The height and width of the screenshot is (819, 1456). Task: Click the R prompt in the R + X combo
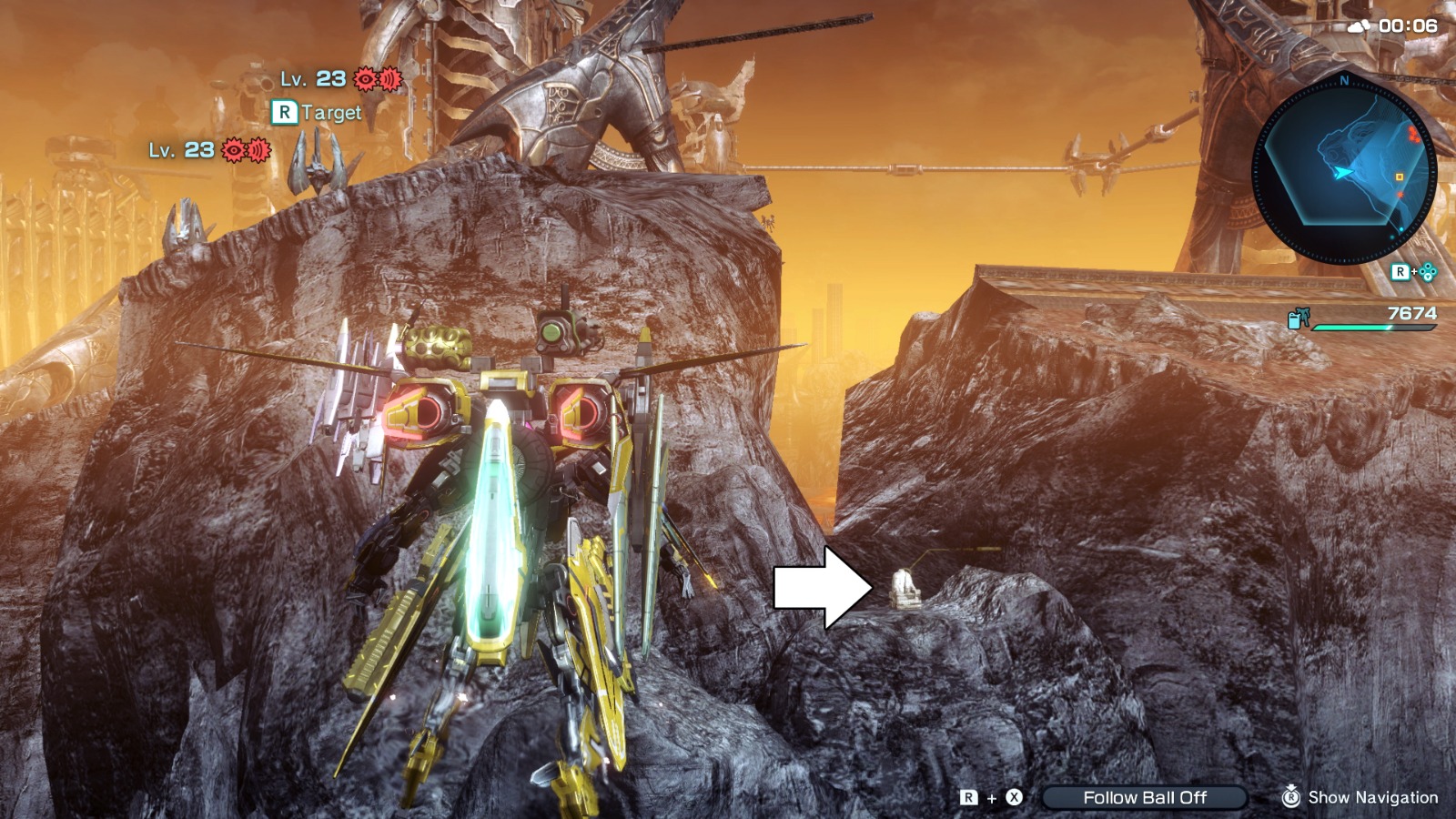click(x=969, y=799)
